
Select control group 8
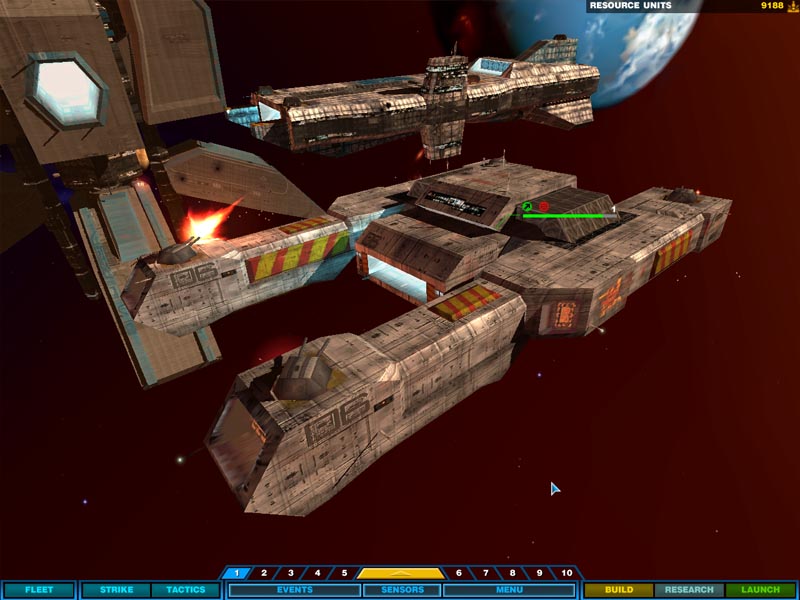[513, 573]
